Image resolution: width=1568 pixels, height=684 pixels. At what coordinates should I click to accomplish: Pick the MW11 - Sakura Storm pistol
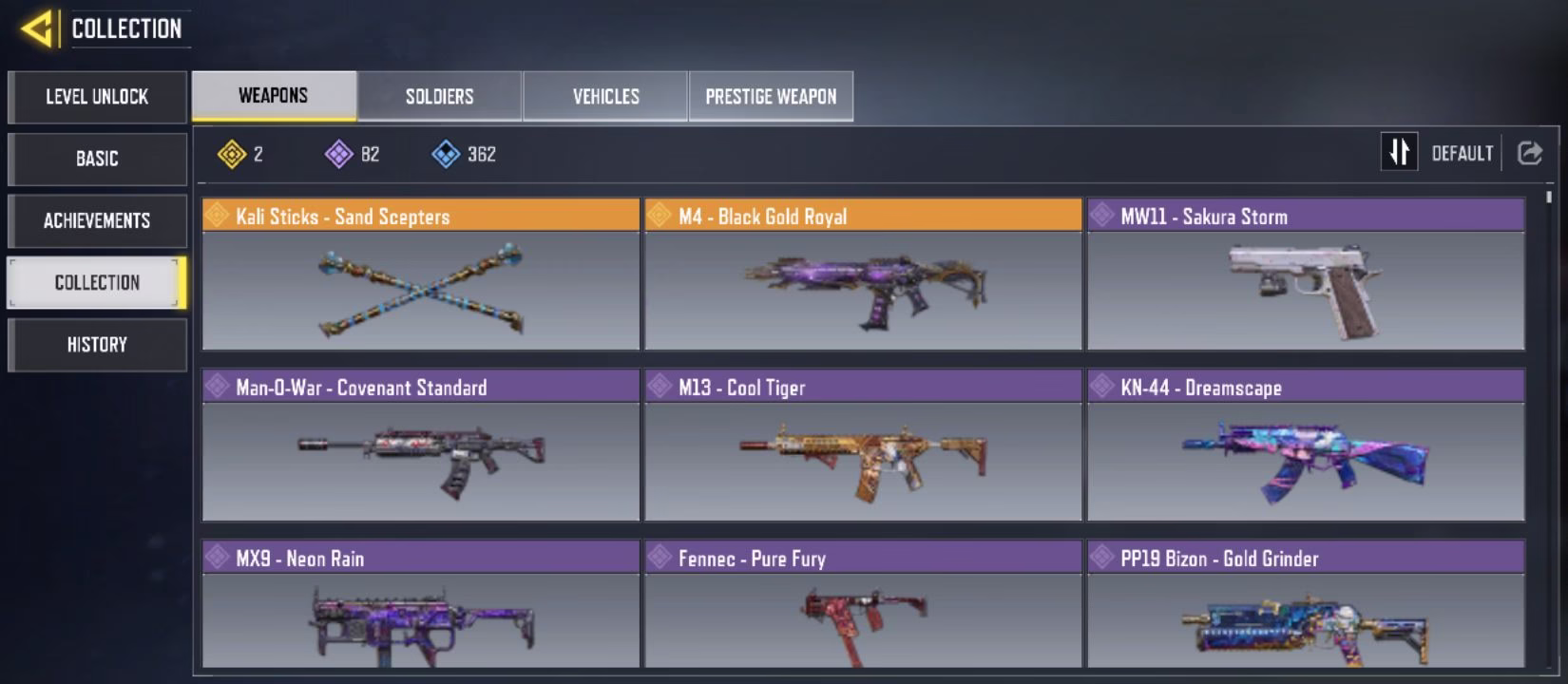tap(1306, 275)
